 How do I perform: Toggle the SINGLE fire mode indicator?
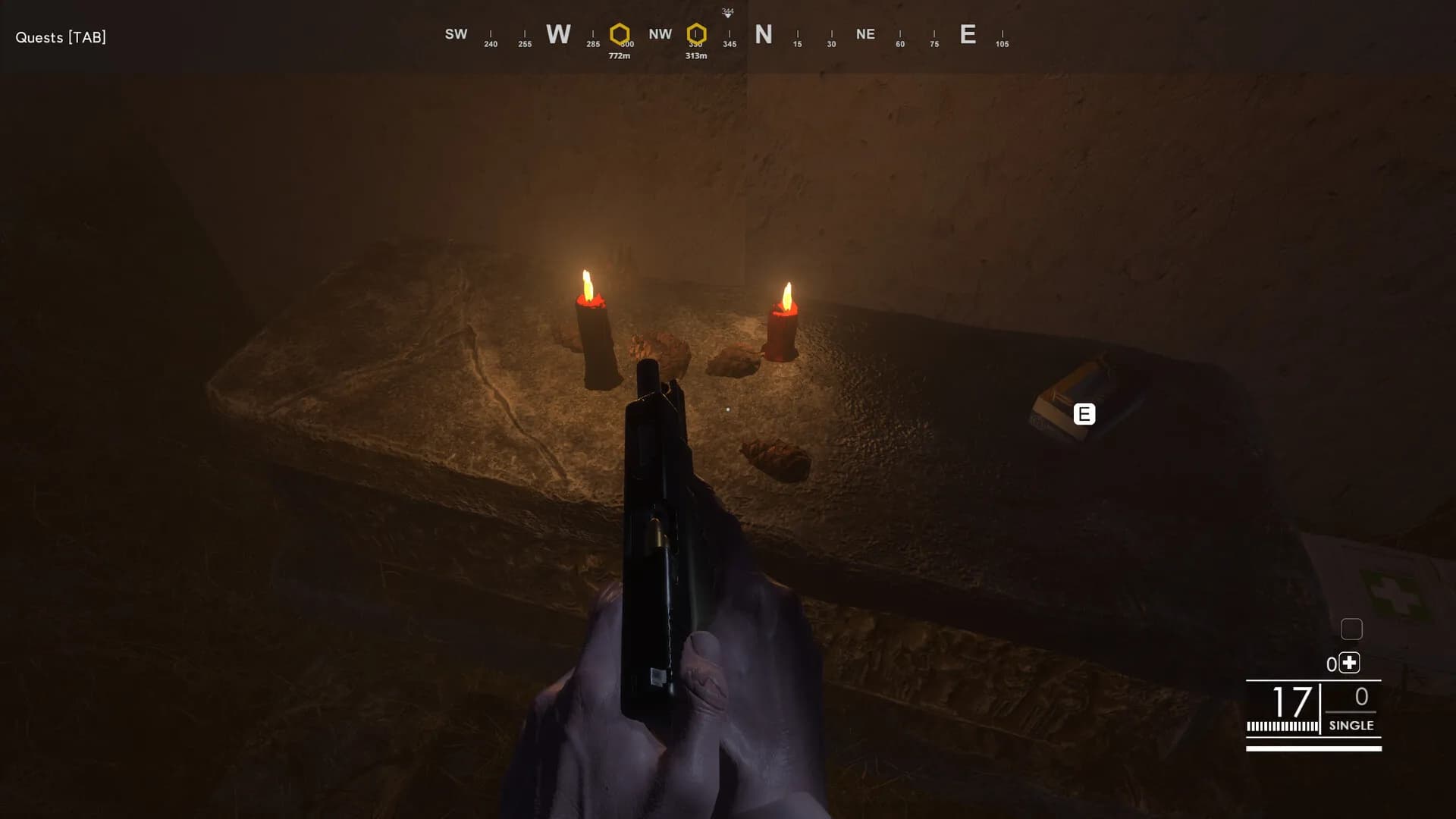click(x=1351, y=726)
